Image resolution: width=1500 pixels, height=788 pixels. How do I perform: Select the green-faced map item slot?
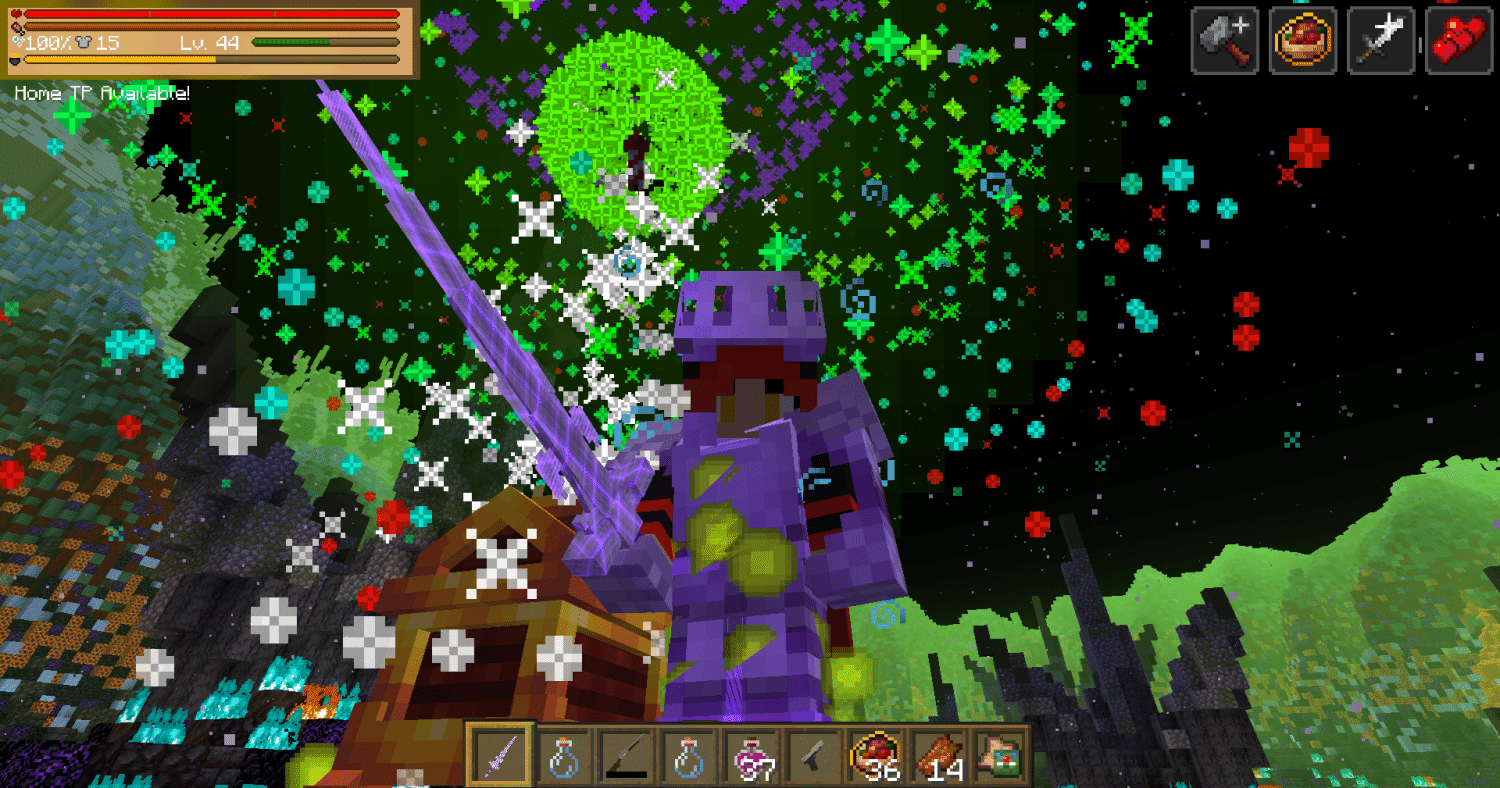(1000, 755)
